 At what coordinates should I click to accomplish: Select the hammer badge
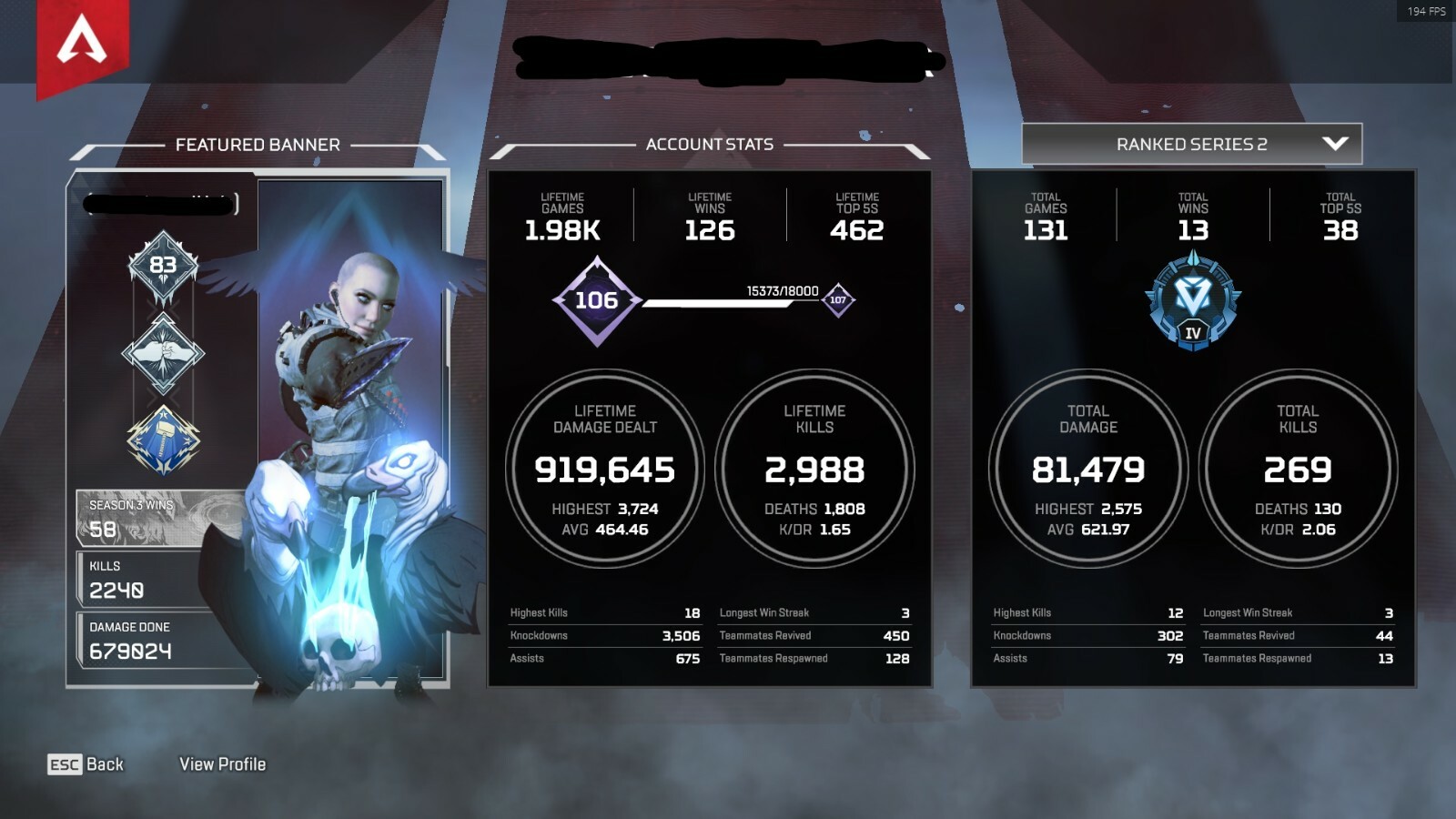(x=163, y=440)
